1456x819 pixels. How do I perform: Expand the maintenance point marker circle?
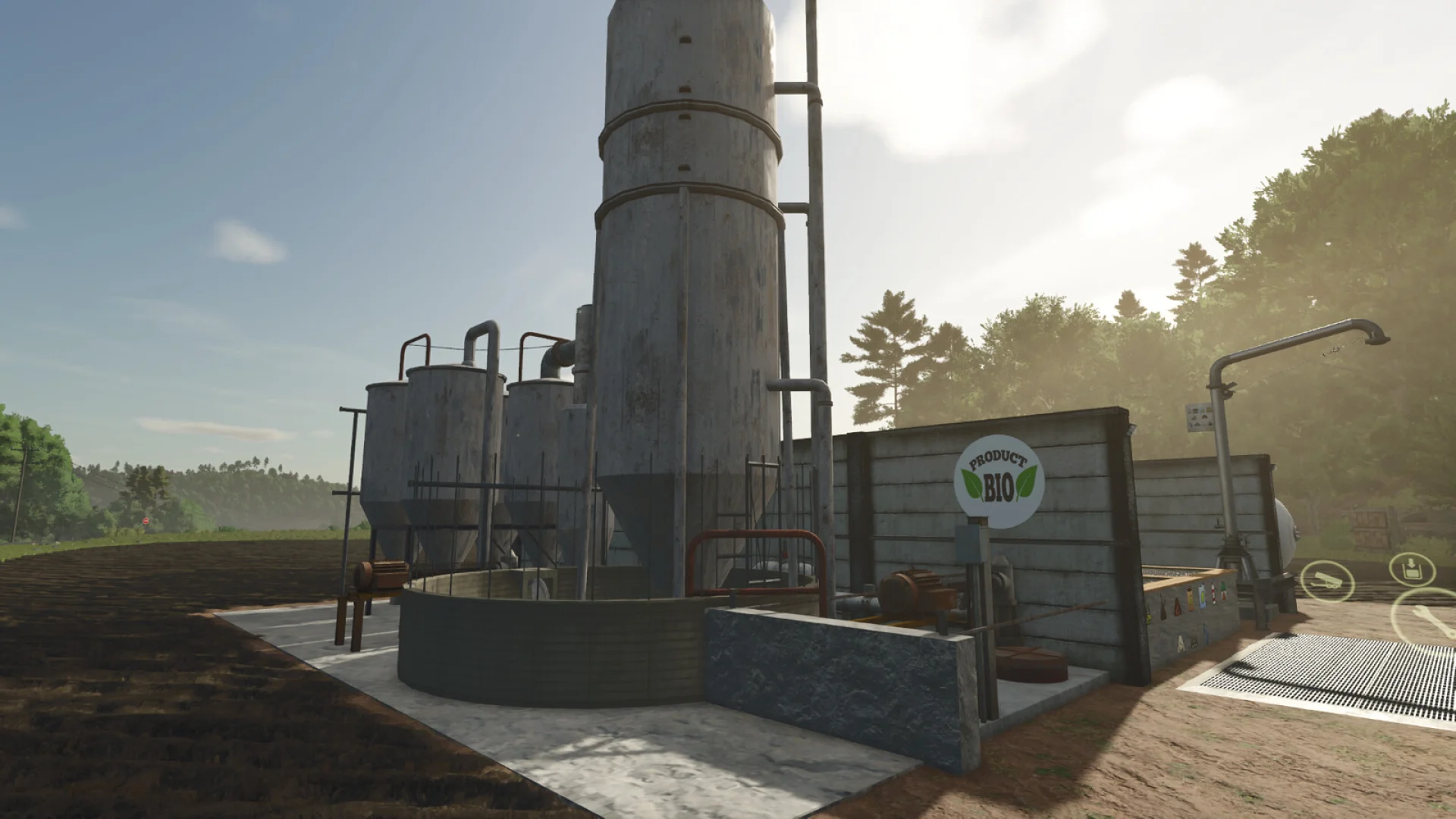[1429, 618]
